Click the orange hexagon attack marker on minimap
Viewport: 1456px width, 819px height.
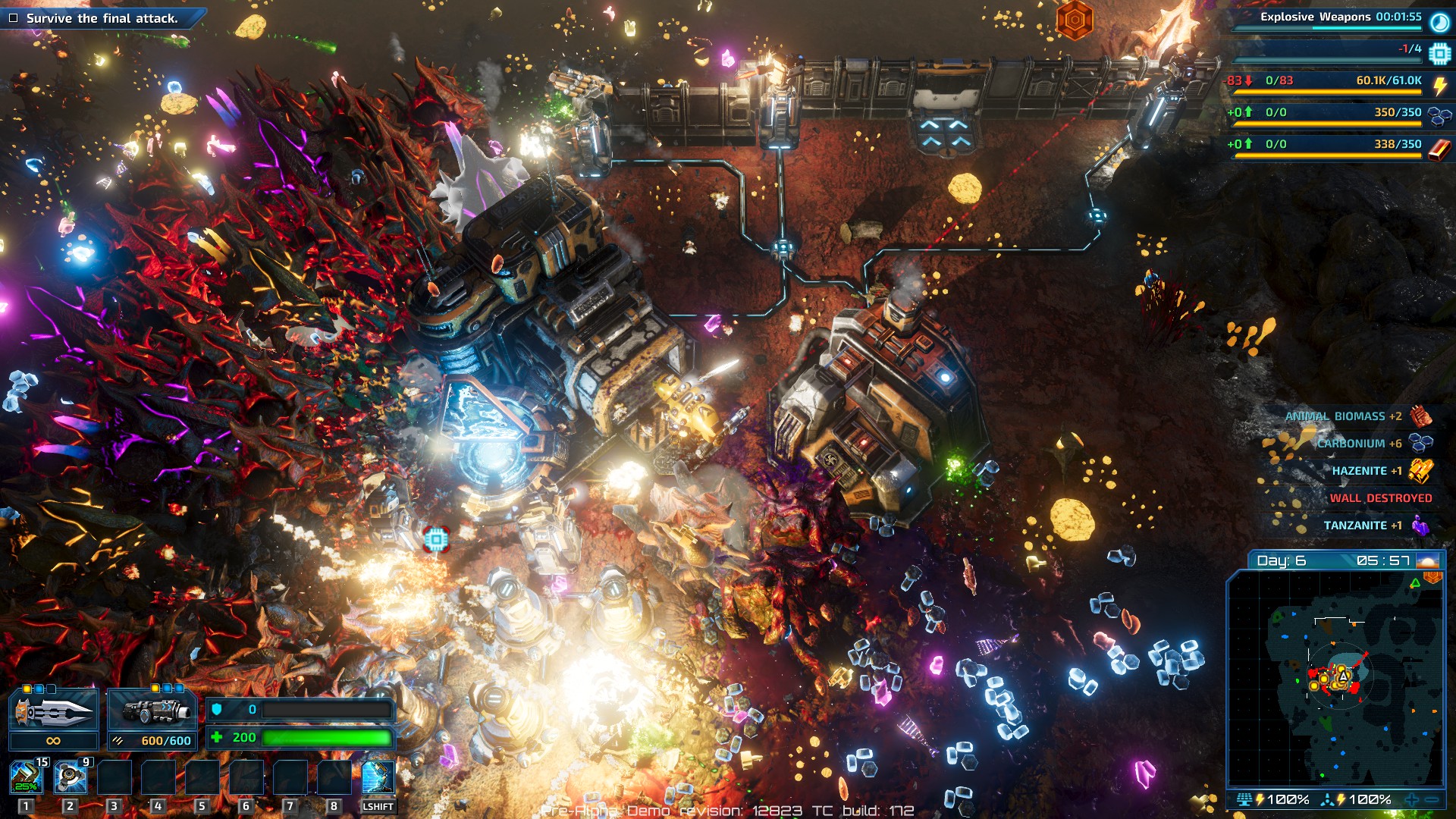point(1432,578)
